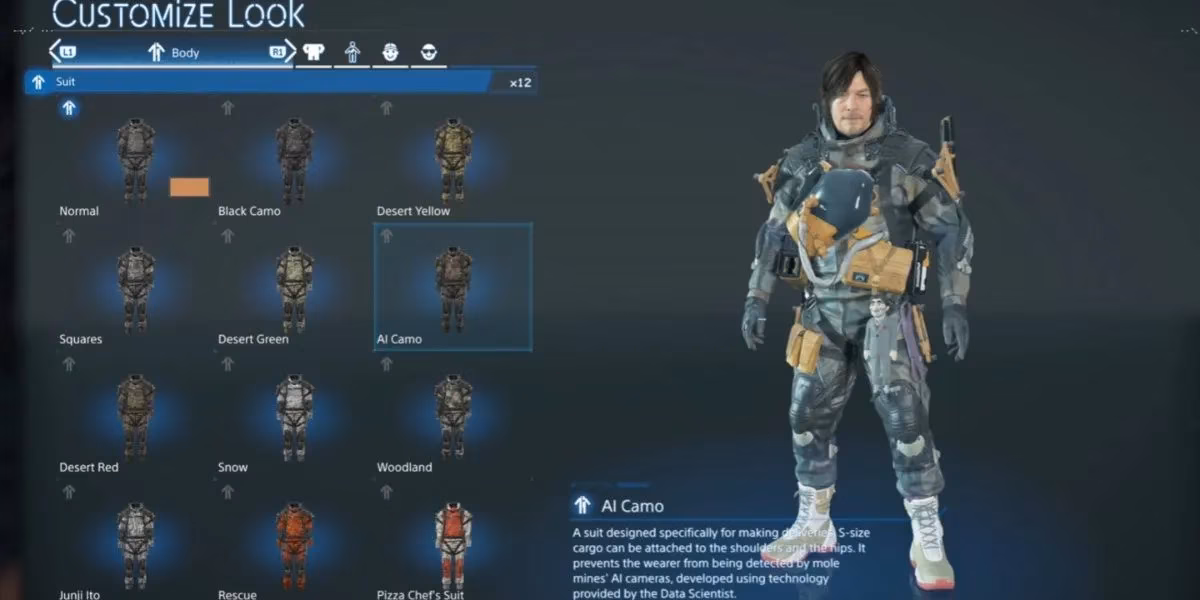Select the AI Camo suit
The width and height of the screenshot is (1200, 600).
(453, 288)
